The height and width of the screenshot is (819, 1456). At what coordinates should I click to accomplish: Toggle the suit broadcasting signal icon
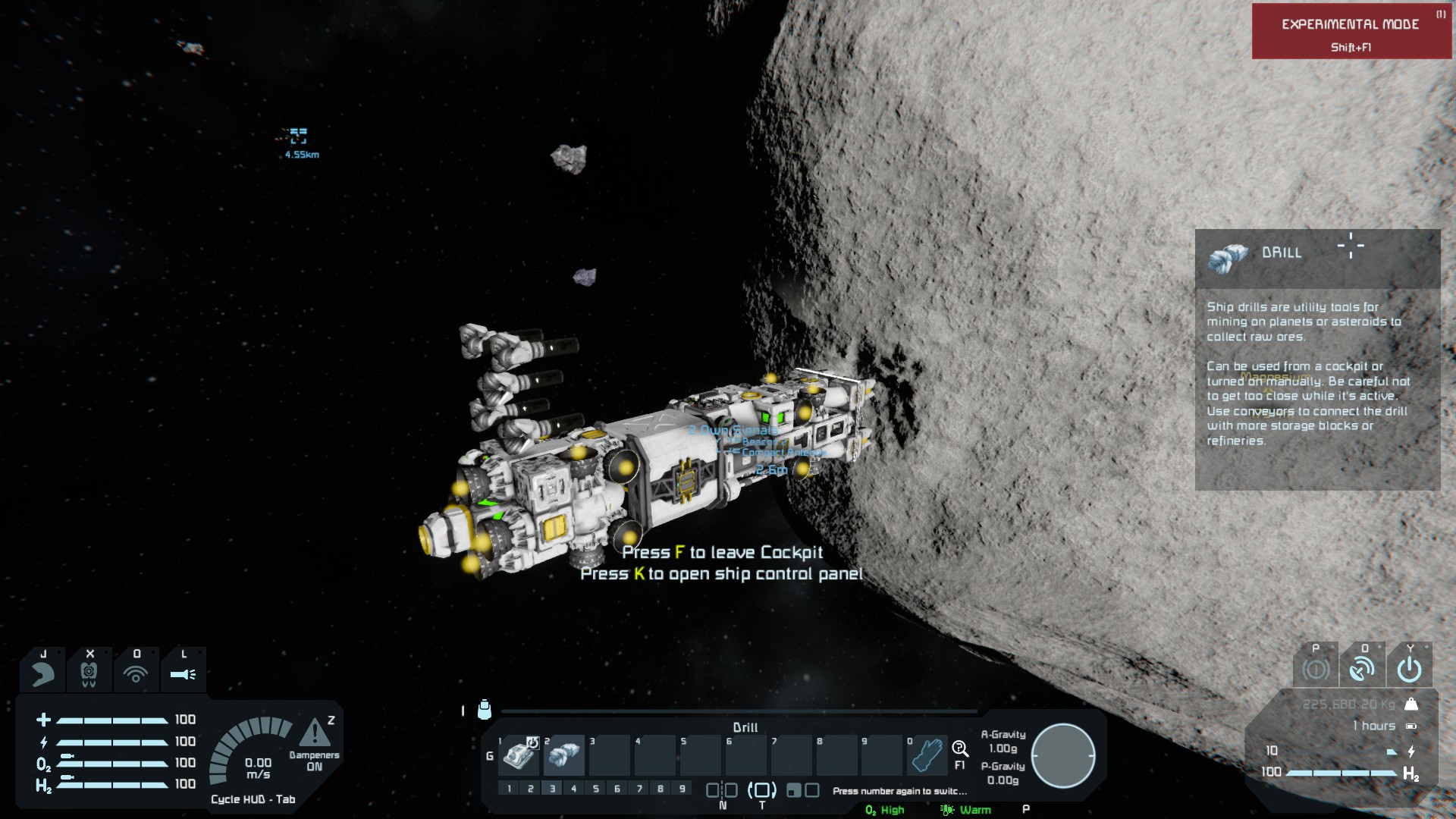[x=136, y=673]
